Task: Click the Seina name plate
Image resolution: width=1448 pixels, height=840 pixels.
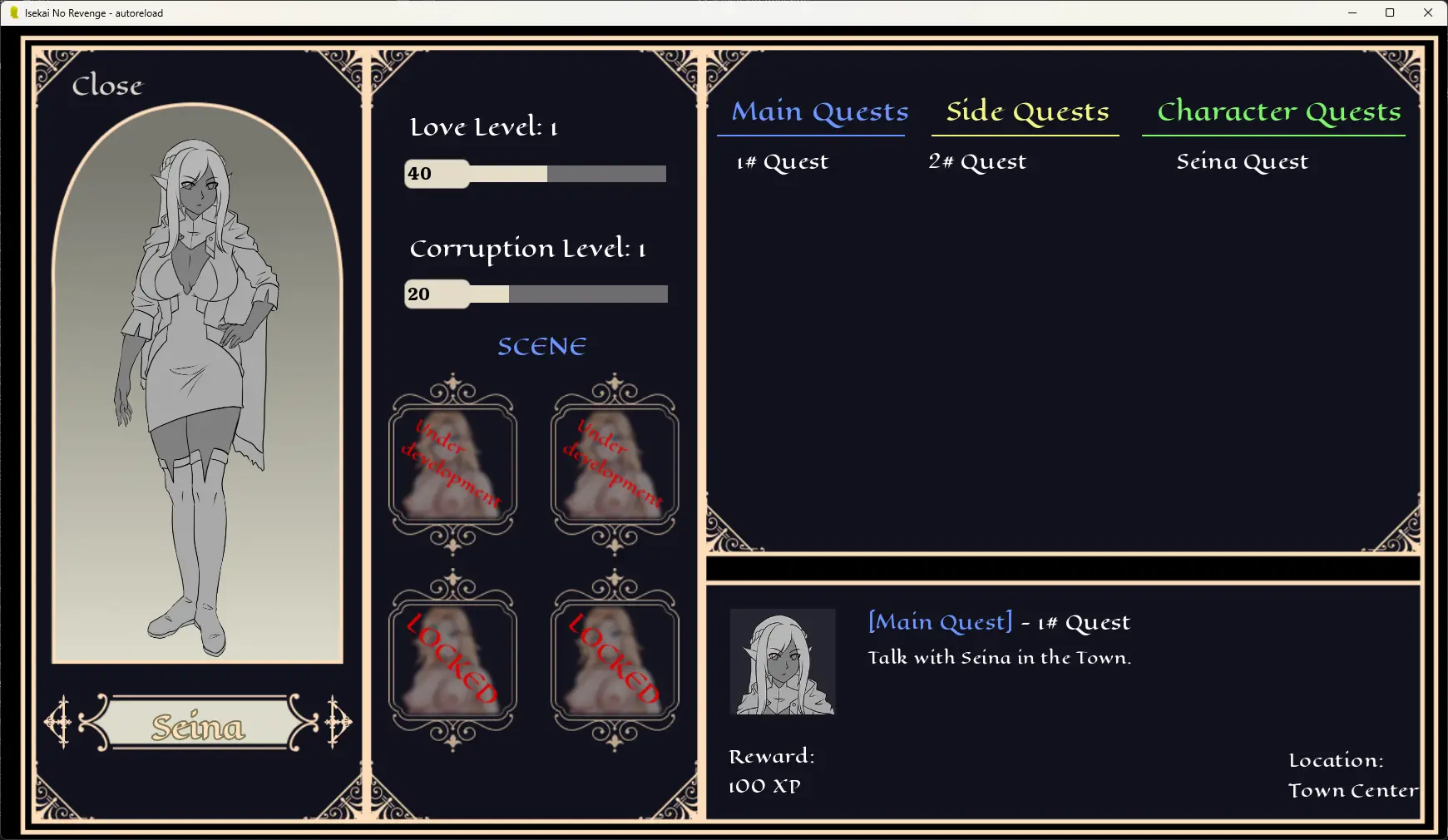Action: (x=198, y=725)
